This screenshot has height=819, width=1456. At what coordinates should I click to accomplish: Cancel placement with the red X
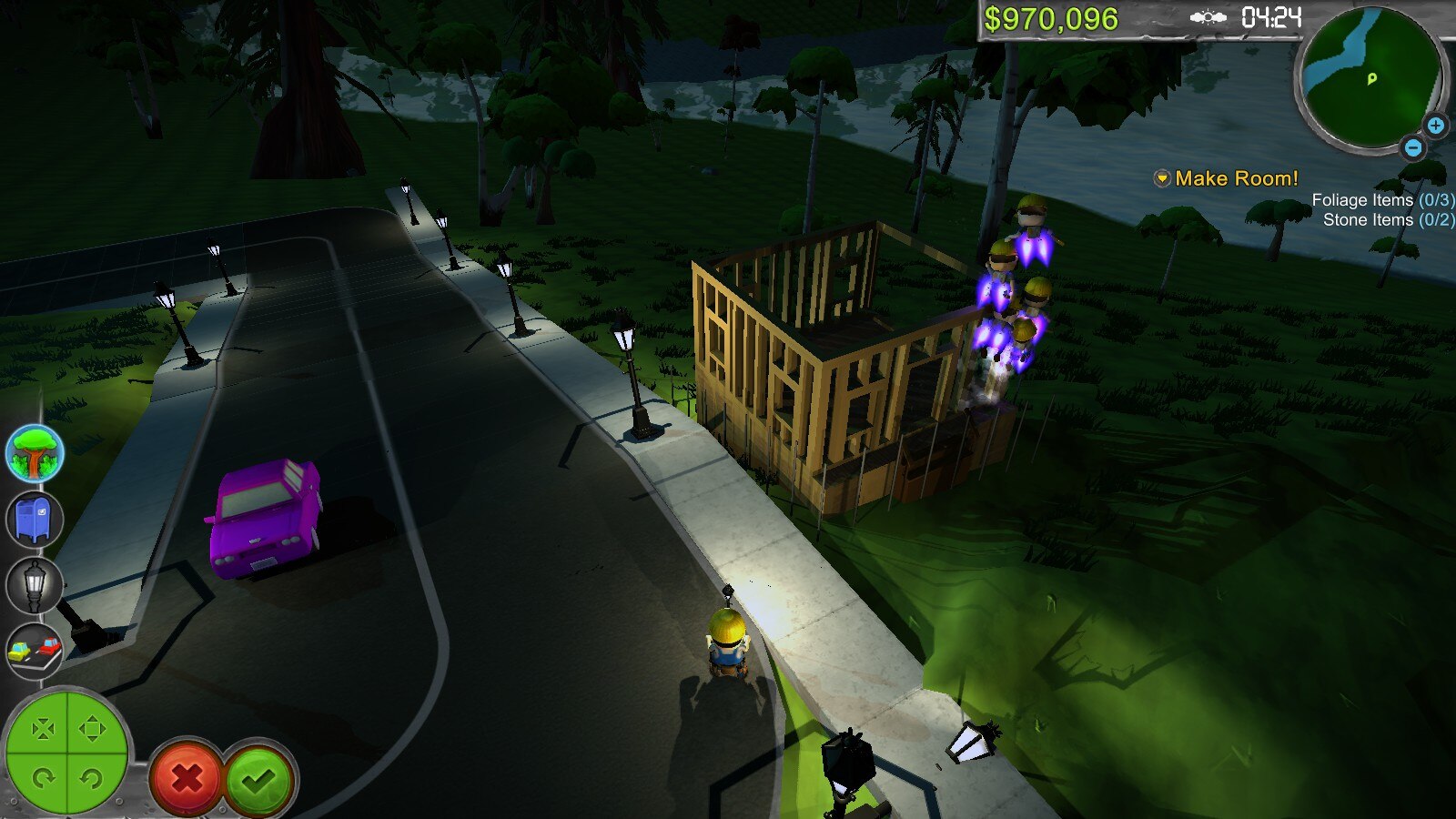(x=187, y=778)
